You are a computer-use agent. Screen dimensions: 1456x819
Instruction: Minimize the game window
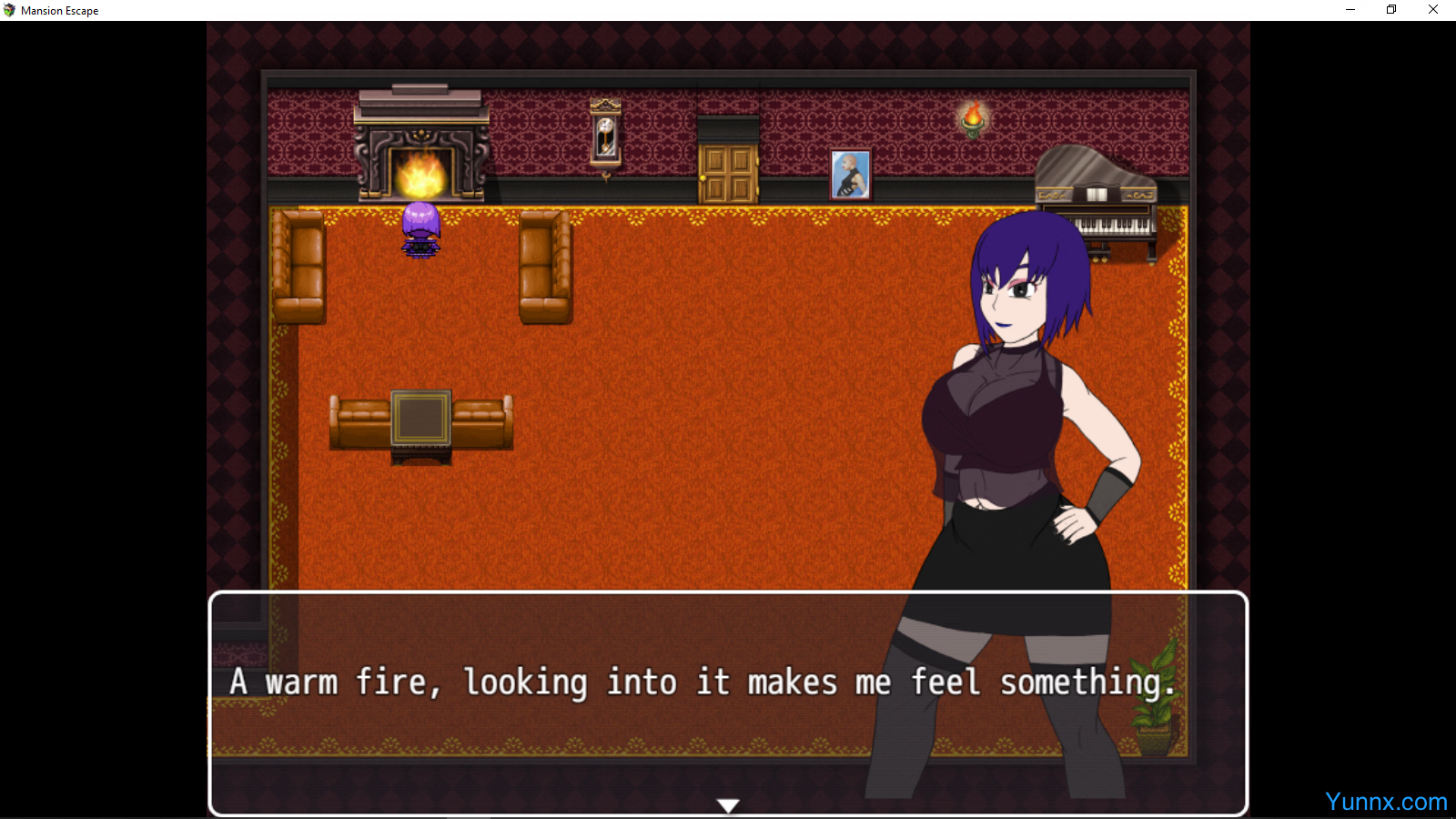click(x=1350, y=10)
